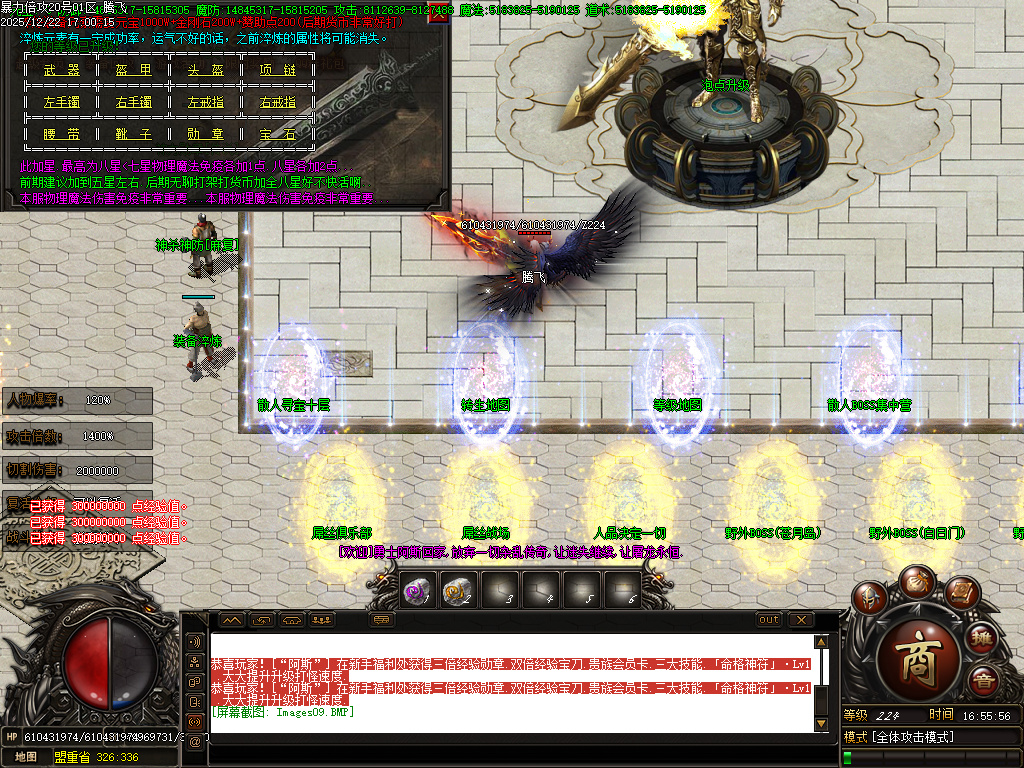Pick the 宝石 gem upgrade option

click(x=278, y=134)
